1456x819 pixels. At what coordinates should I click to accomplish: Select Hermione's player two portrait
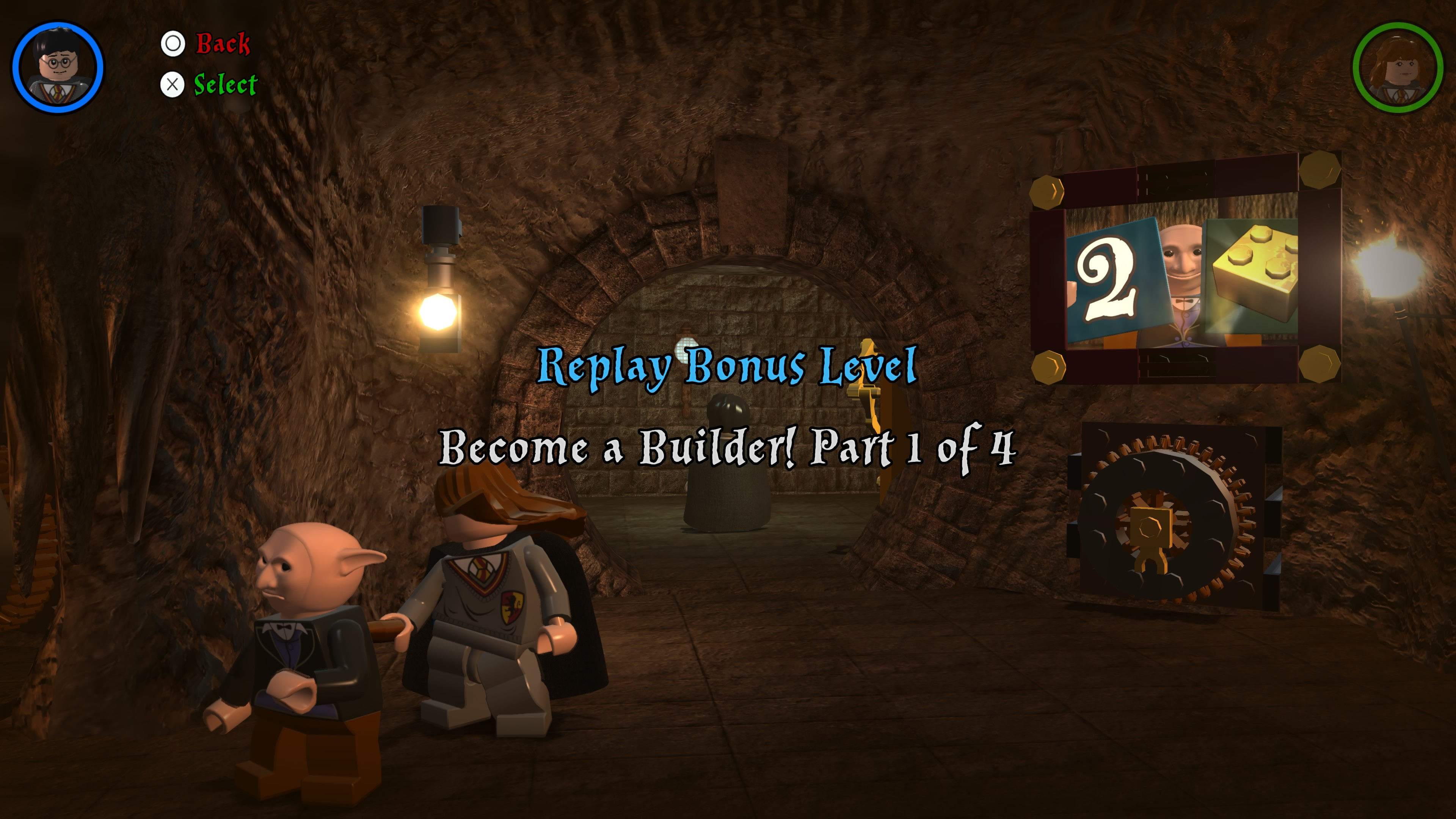tap(1398, 67)
